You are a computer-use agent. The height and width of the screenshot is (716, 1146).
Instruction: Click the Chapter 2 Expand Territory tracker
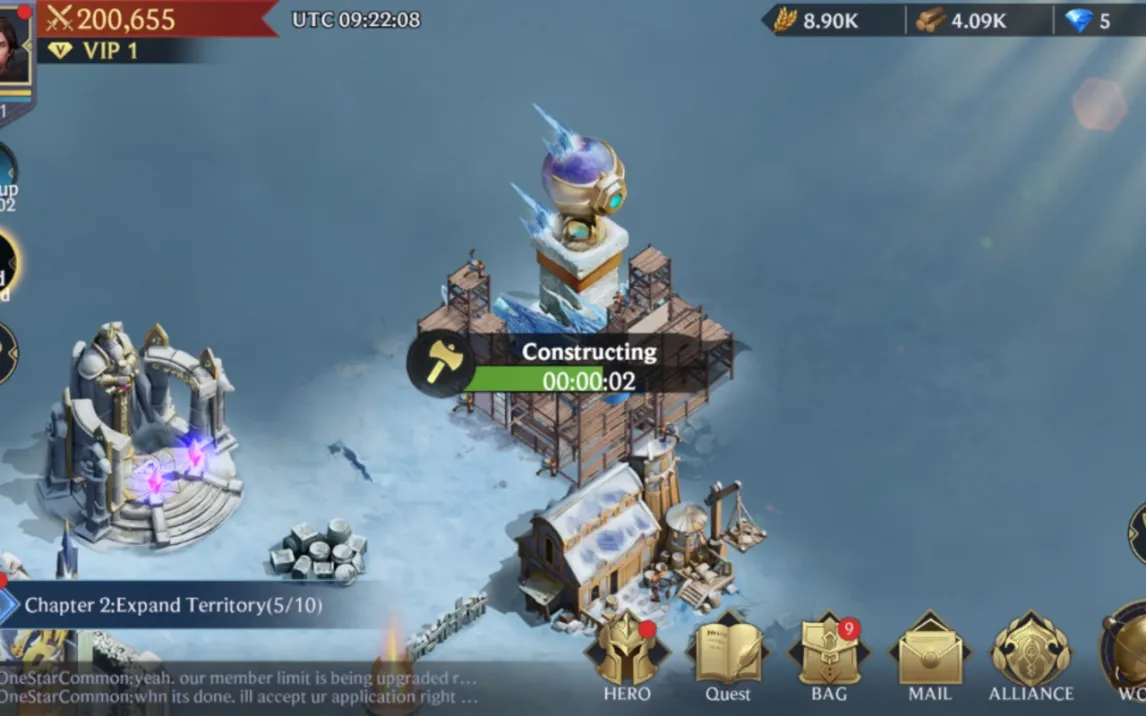pyautogui.click(x=175, y=605)
